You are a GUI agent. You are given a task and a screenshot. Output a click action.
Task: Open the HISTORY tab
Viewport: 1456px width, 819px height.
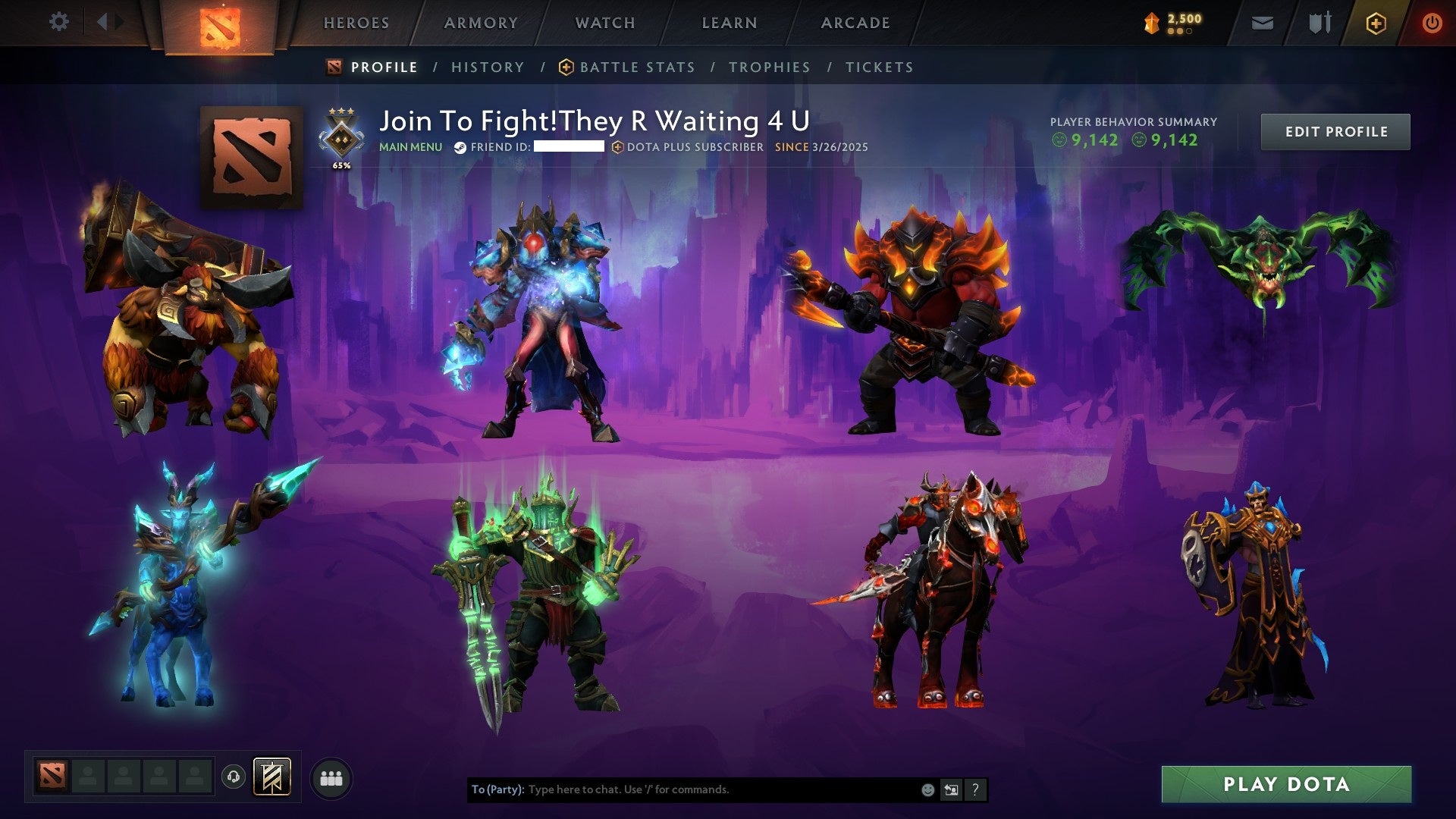(x=487, y=67)
